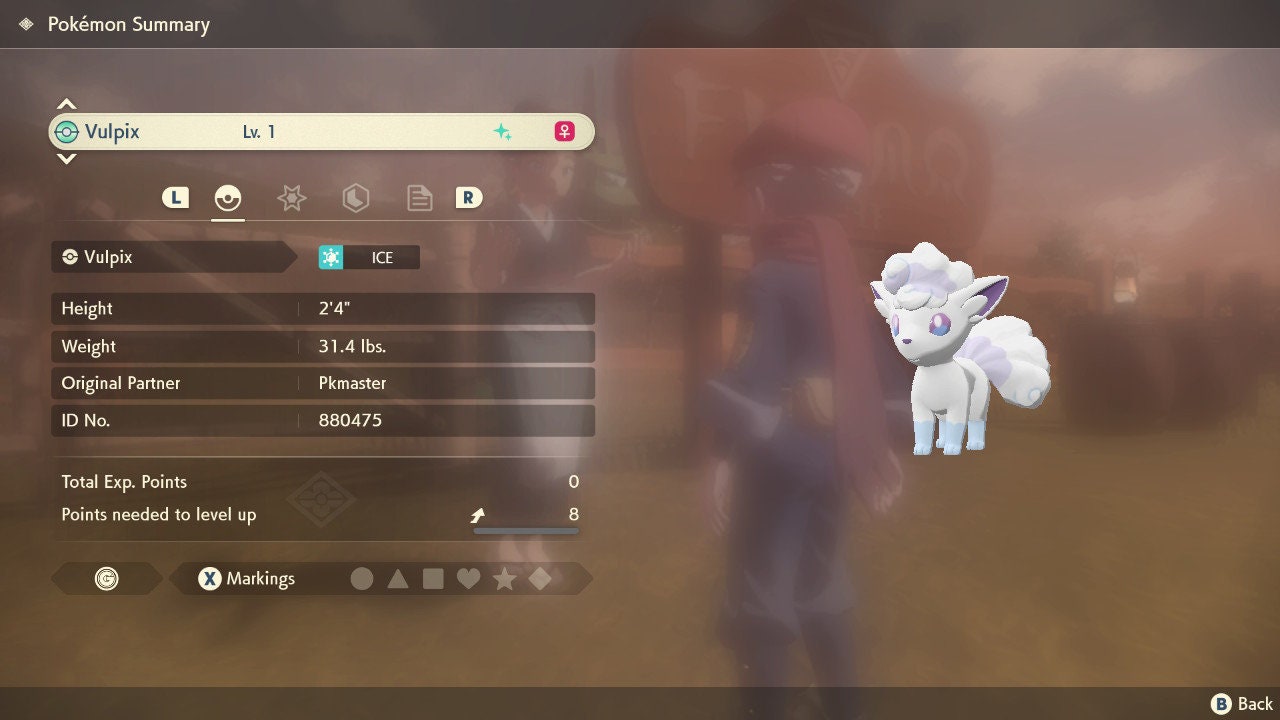Click the Ice type snowflake icon
1280x720 pixels.
(x=331, y=257)
